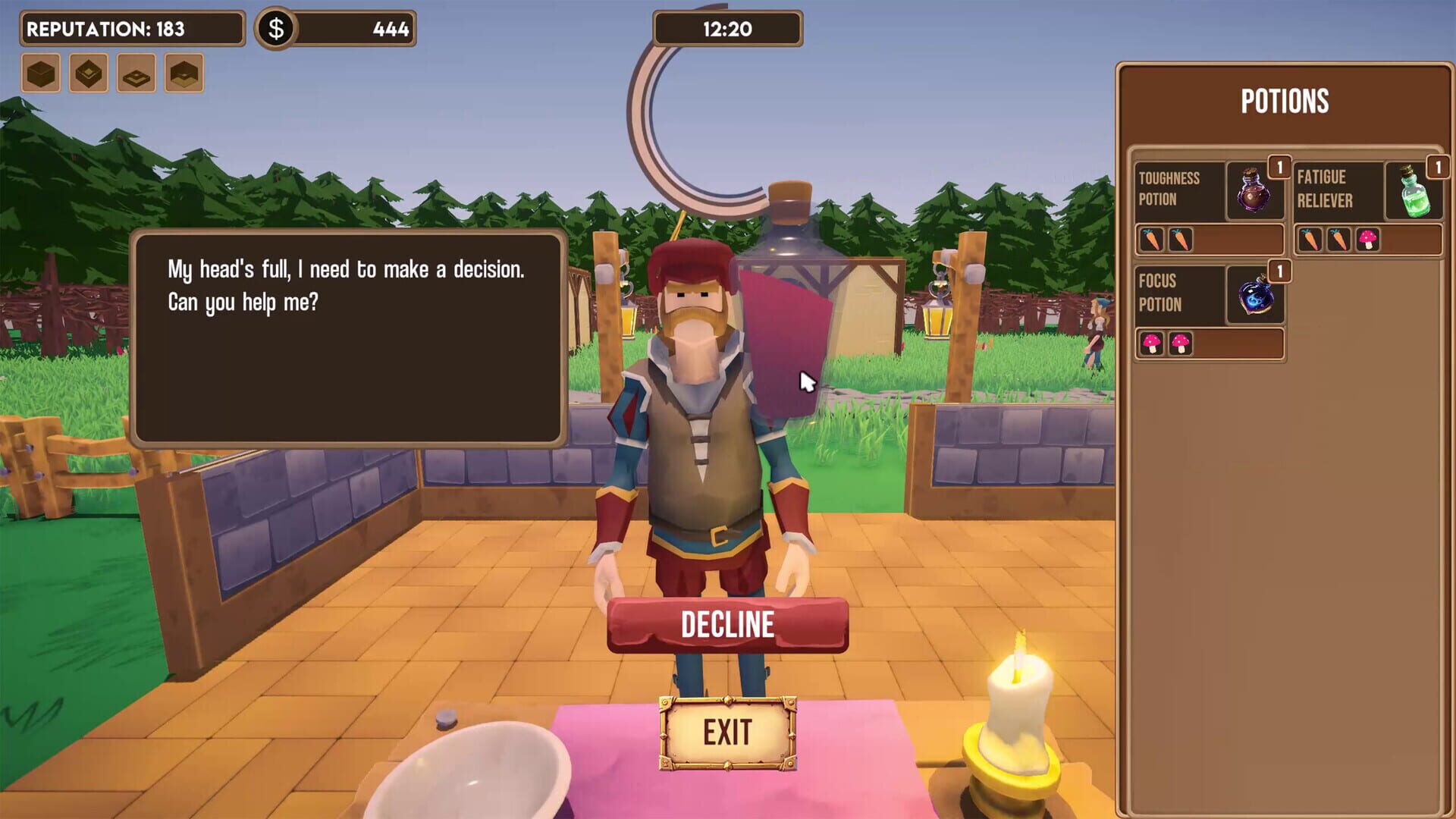Click the Exit button on the table
1456x819 pixels.
726,732
